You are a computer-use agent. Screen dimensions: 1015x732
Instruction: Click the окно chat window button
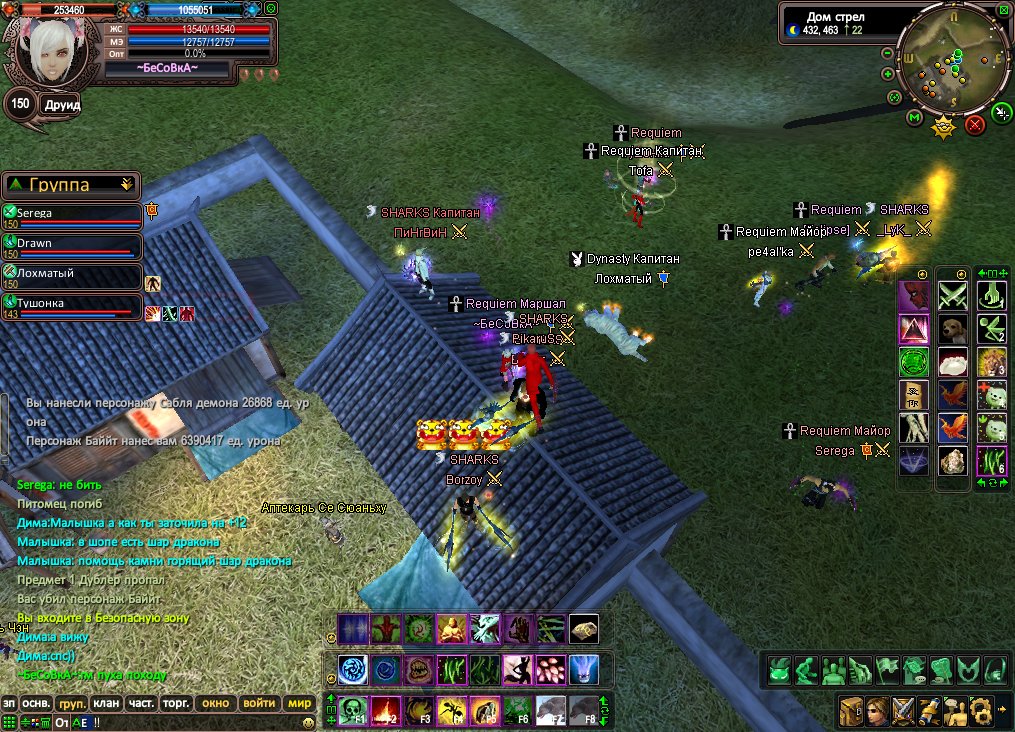[x=216, y=703]
